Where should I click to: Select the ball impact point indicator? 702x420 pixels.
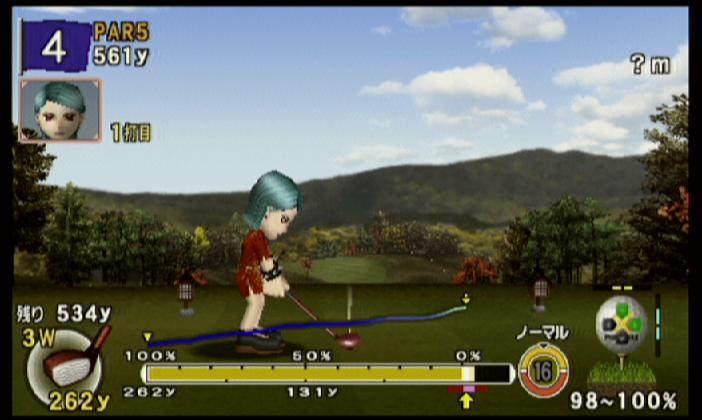(x=621, y=324)
